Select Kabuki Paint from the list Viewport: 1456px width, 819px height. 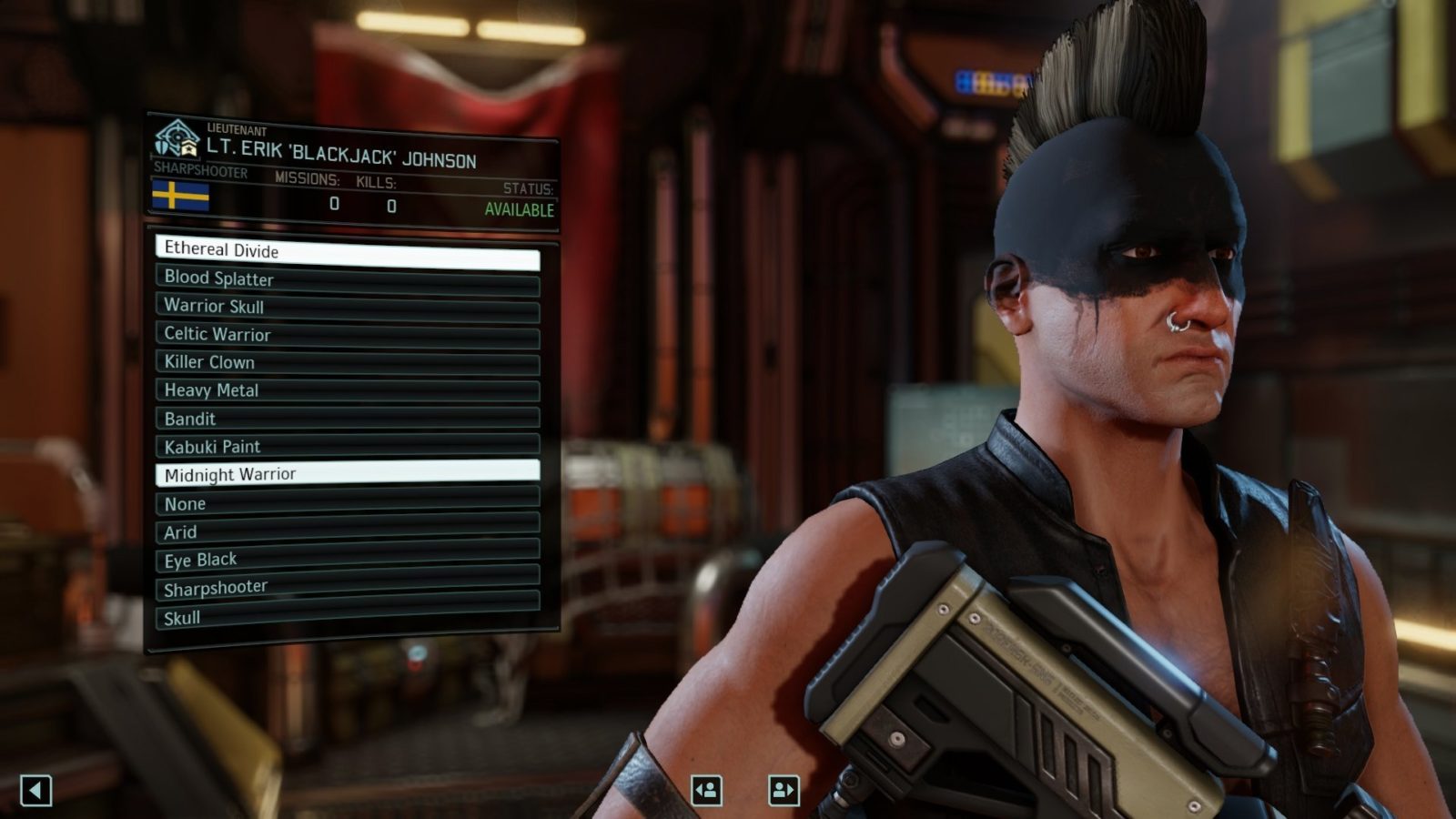coord(347,446)
